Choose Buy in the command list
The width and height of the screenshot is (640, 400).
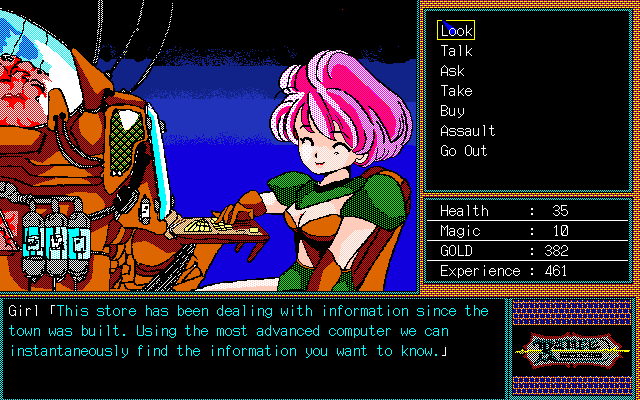(x=452, y=111)
